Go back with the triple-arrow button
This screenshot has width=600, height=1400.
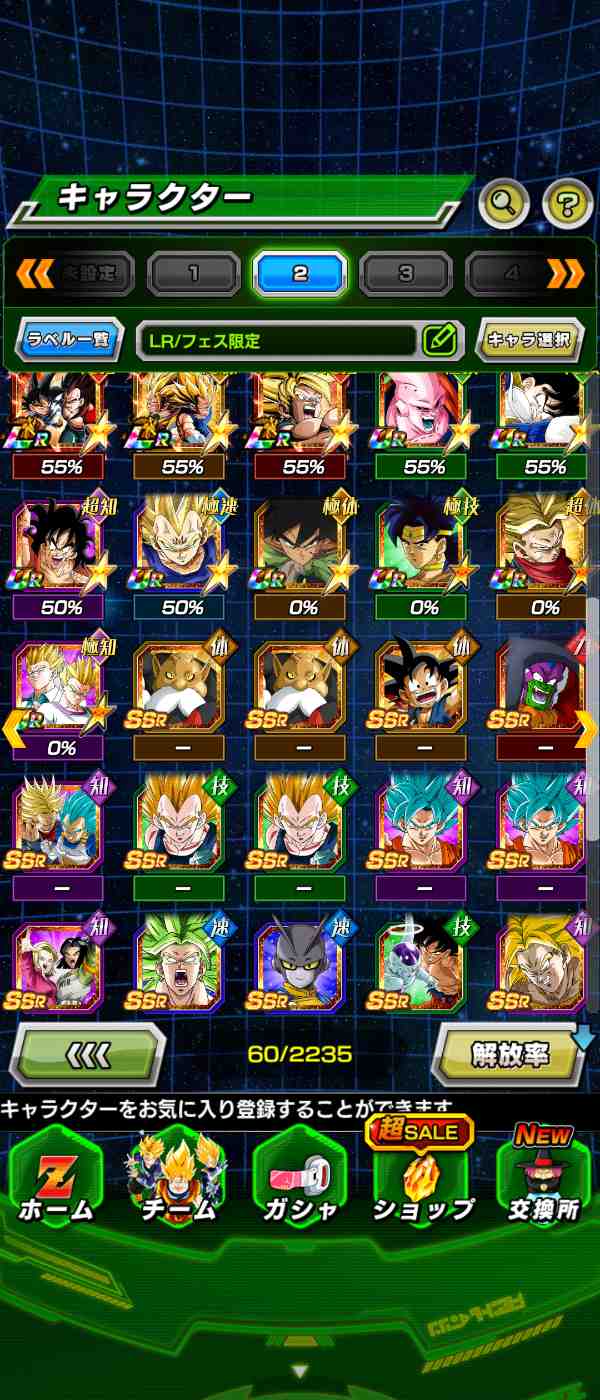(x=87, y=1054)
